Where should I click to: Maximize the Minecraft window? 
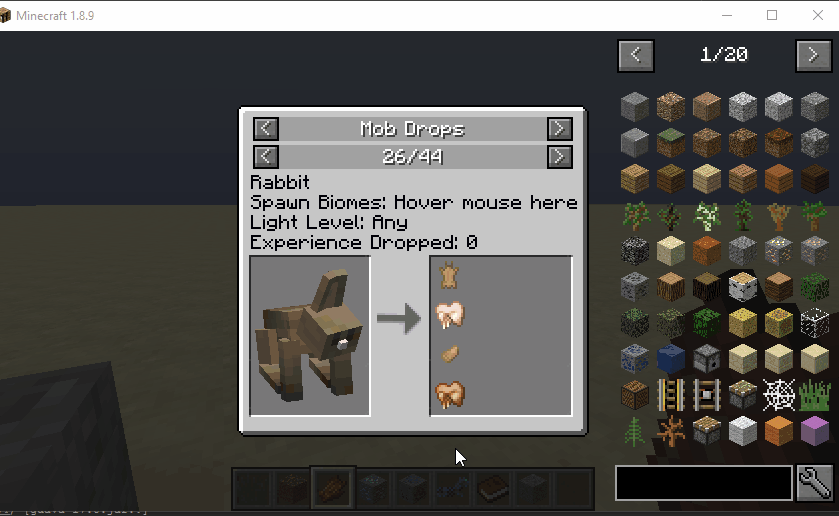[x=772, y=15]
